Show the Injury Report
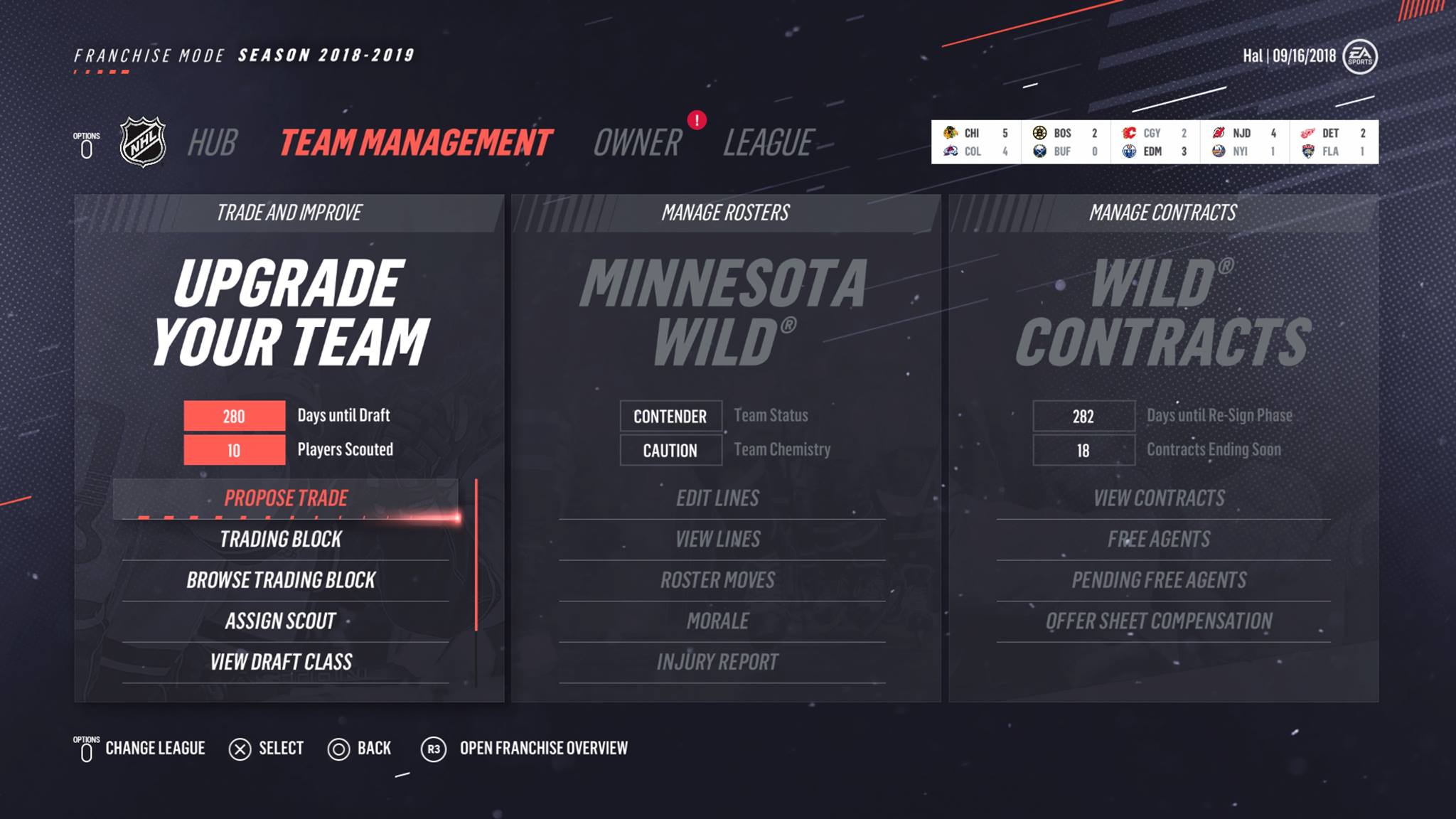This screenshot has width=1456, height=819. (x=718, y=663)
